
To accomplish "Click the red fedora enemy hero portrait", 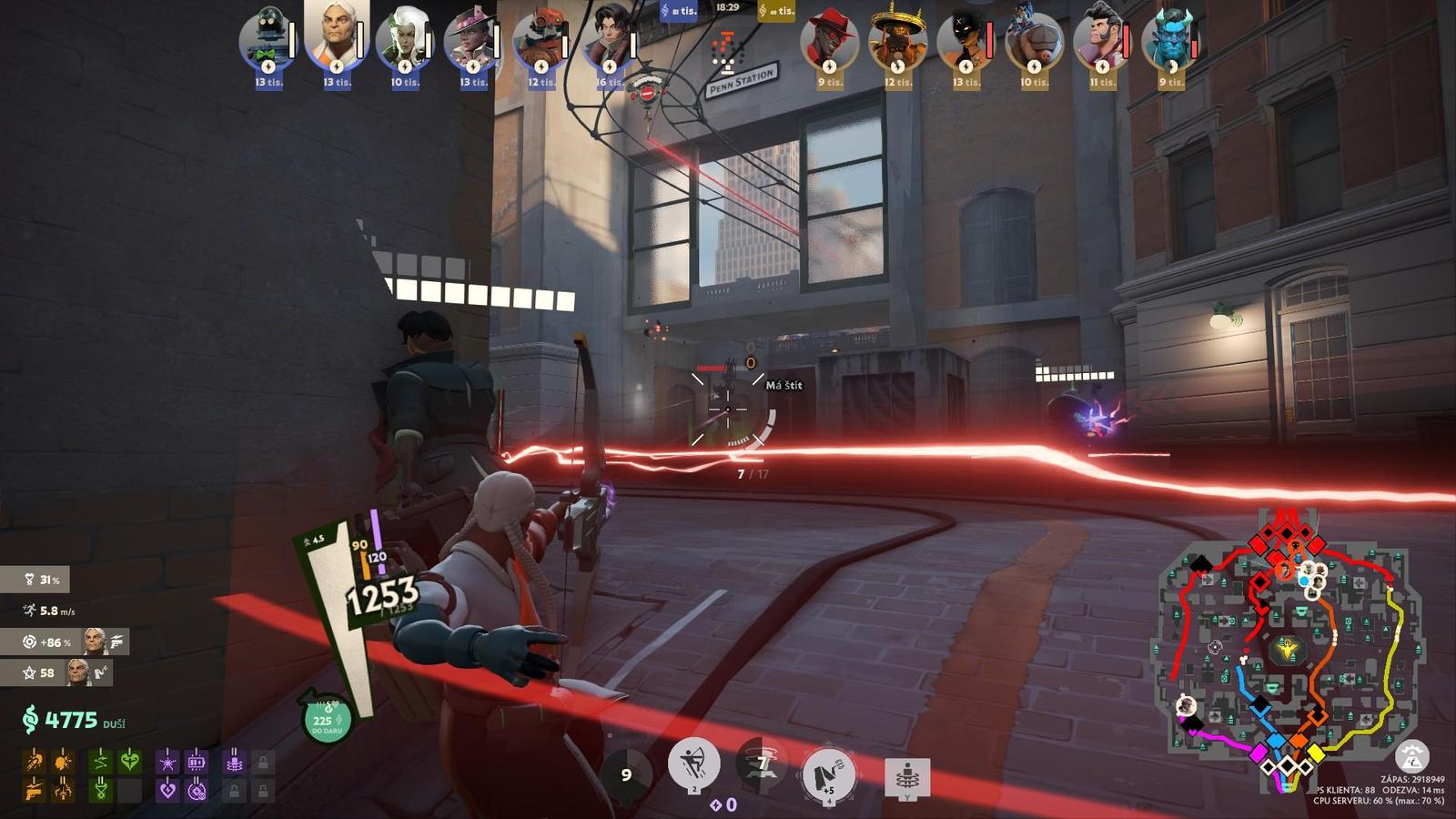I will point(828,40).
